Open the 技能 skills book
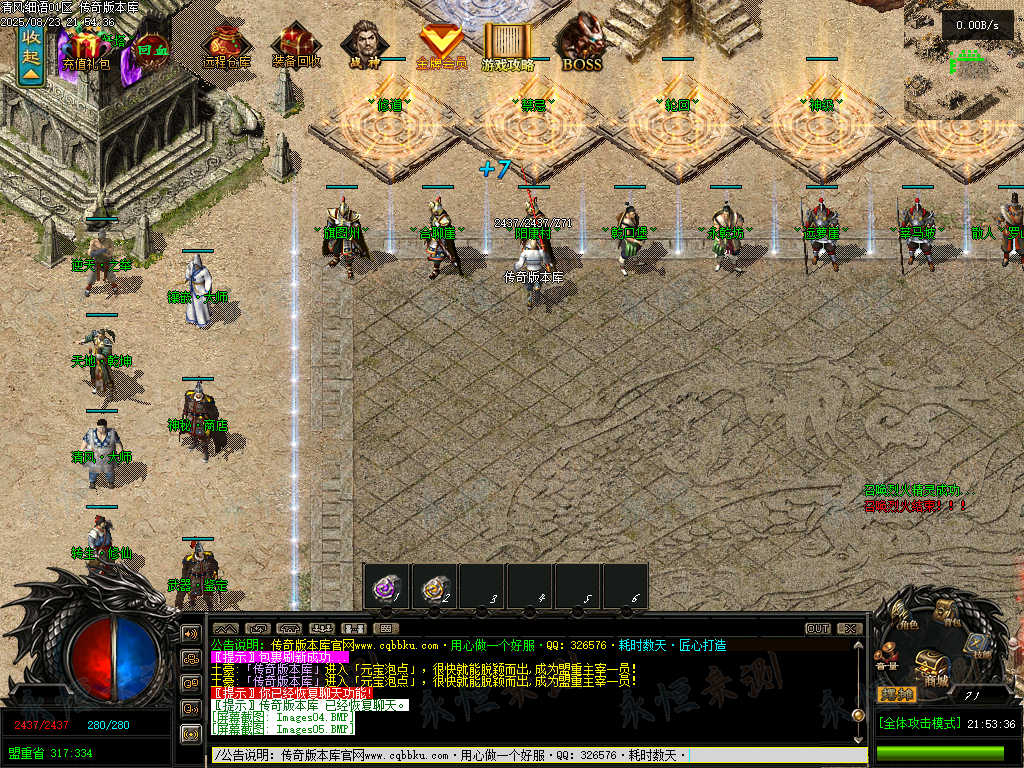The width and height of the screenshot is (1024, 768). 979,645
